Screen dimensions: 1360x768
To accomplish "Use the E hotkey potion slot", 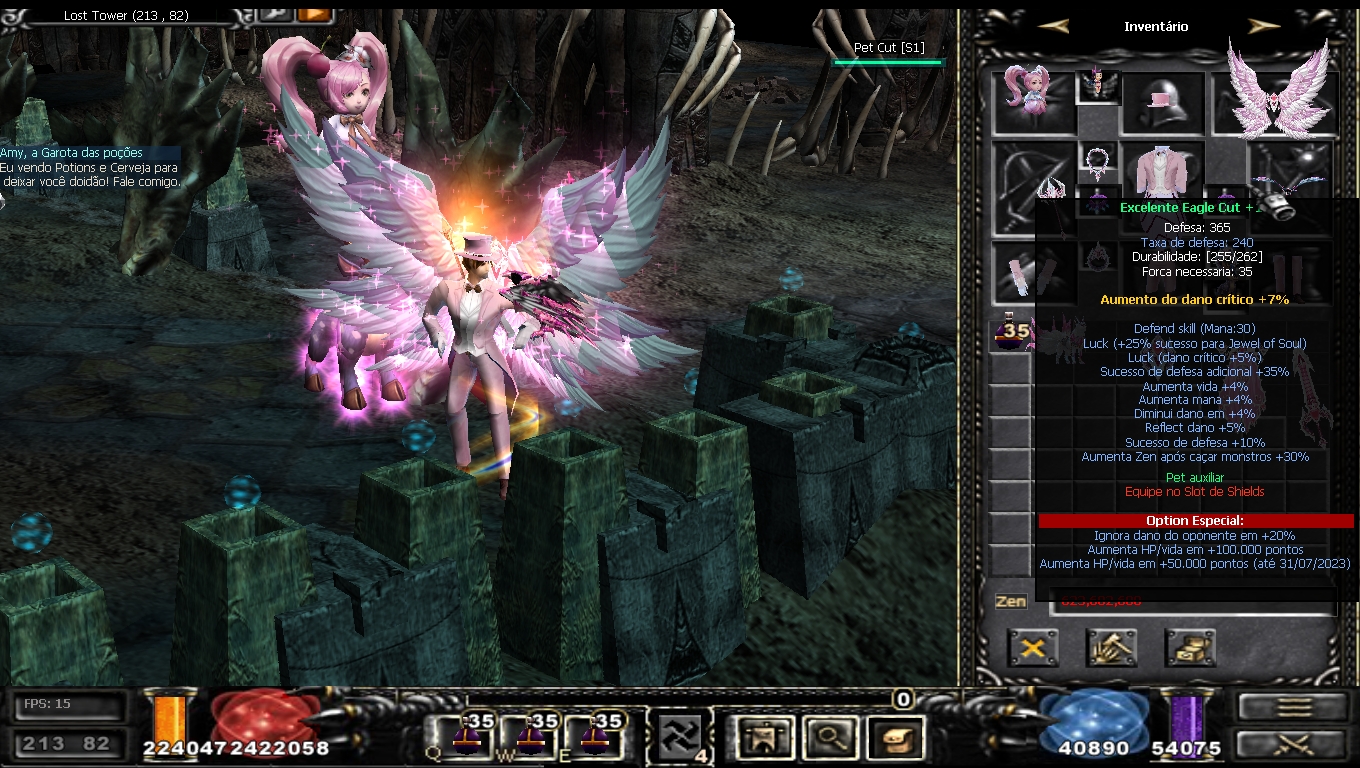I will pyautogui.click(x=595, y=738).
